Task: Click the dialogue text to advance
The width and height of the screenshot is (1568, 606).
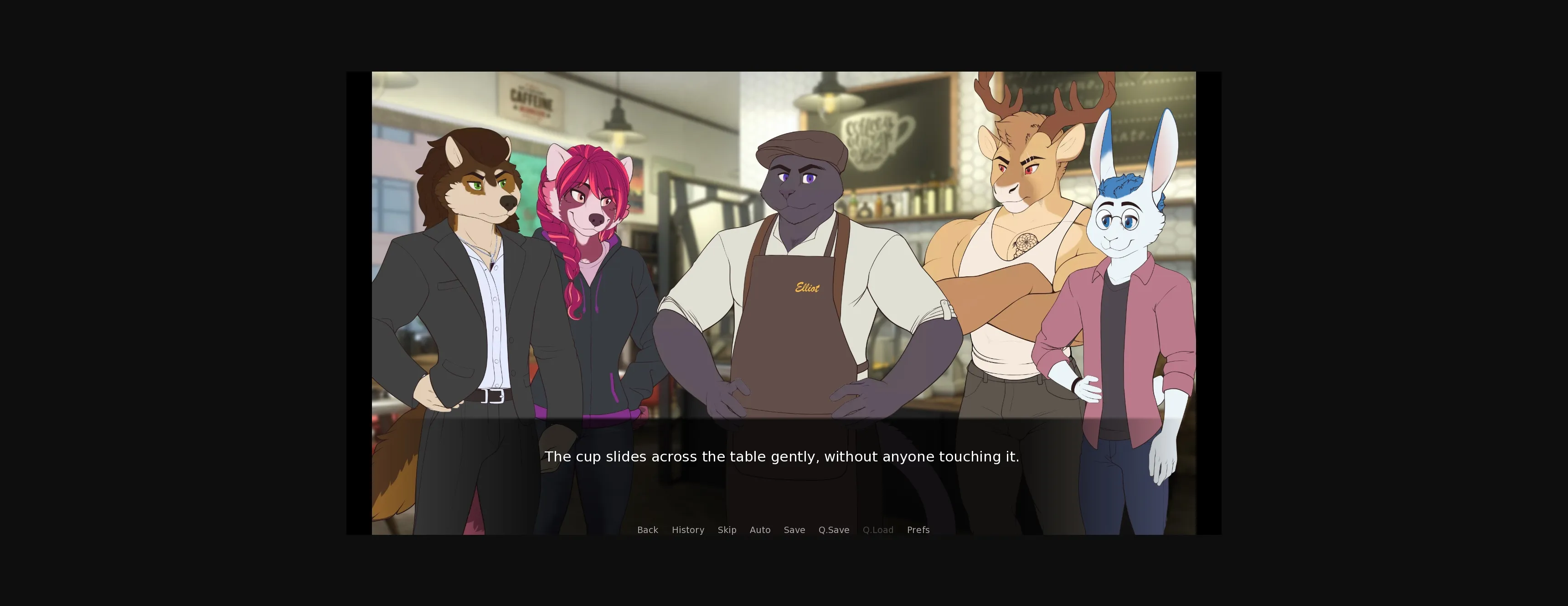Action: 783,456
